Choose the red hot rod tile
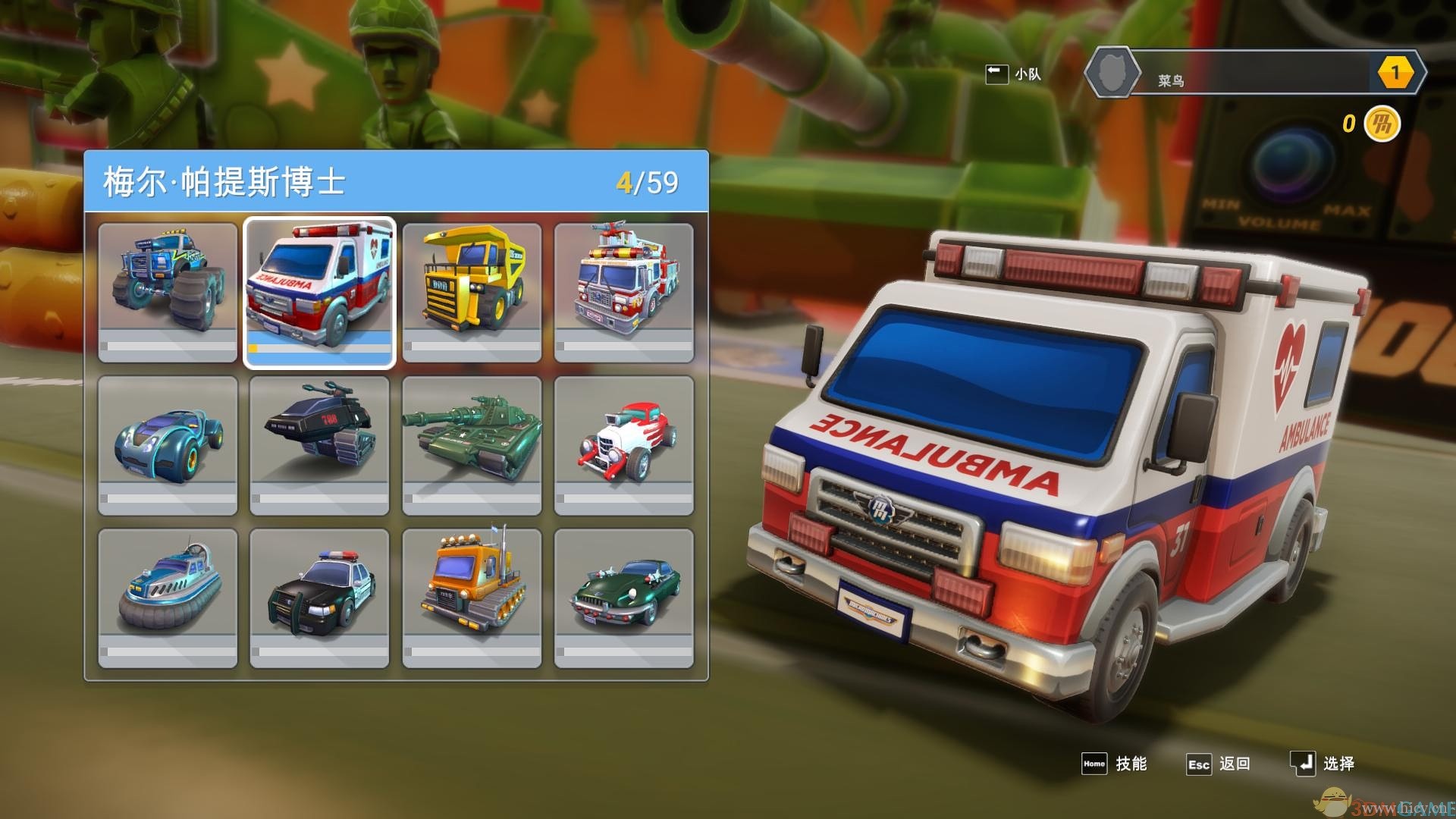This screenshot has height=819, width=1456. 623,445
